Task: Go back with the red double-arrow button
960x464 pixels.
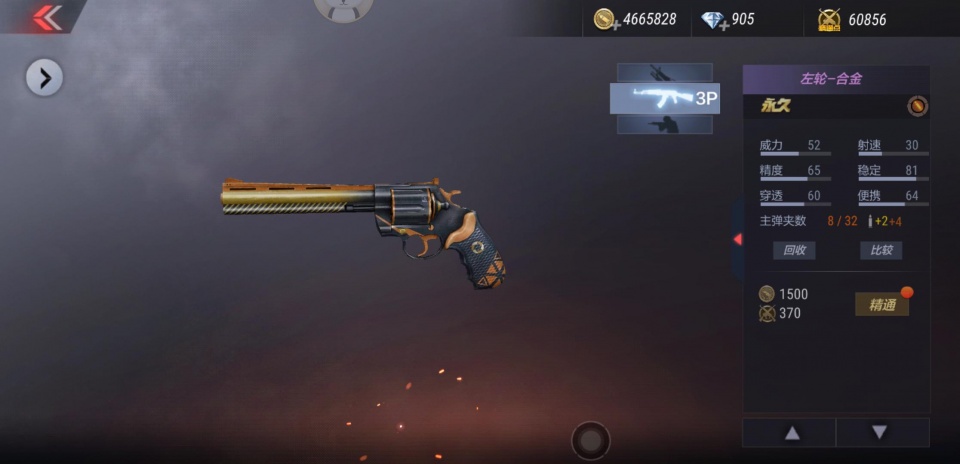Action: click(47, 18)
